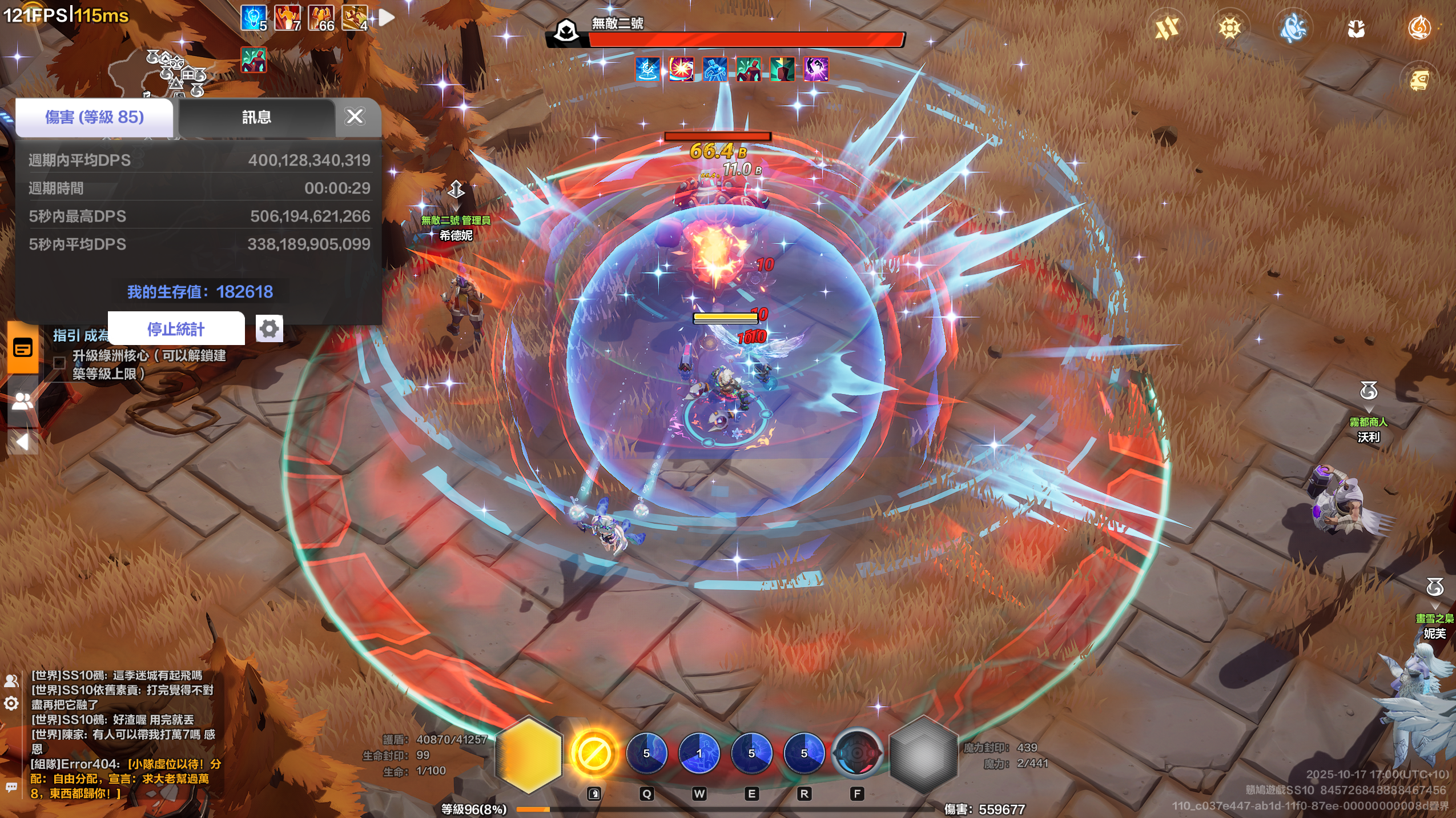Expand the buff list with the play arrow
Screen dimensions: 1456x818
click(x=387, y=18)
